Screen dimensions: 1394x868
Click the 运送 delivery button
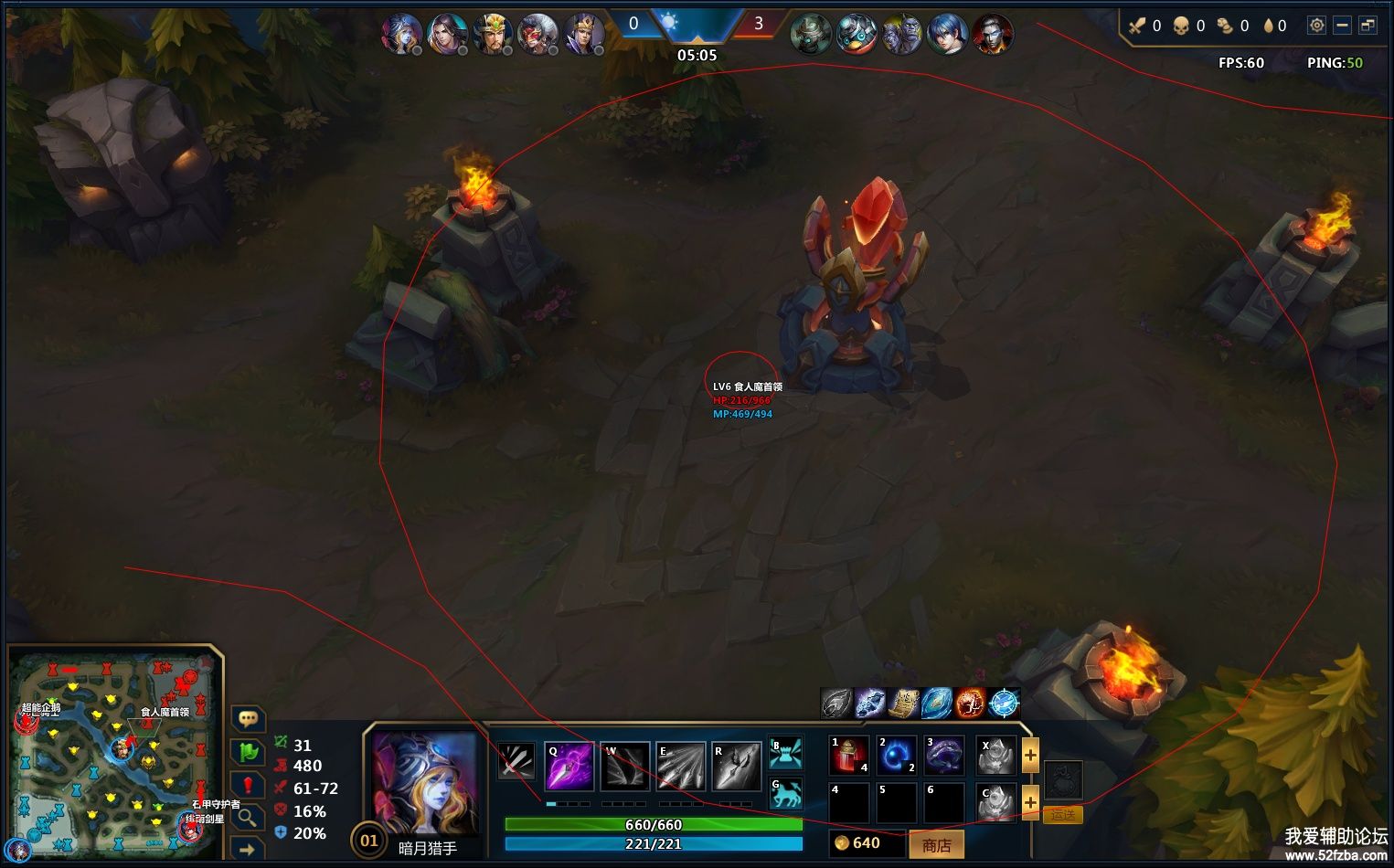tap(1062, 814)
